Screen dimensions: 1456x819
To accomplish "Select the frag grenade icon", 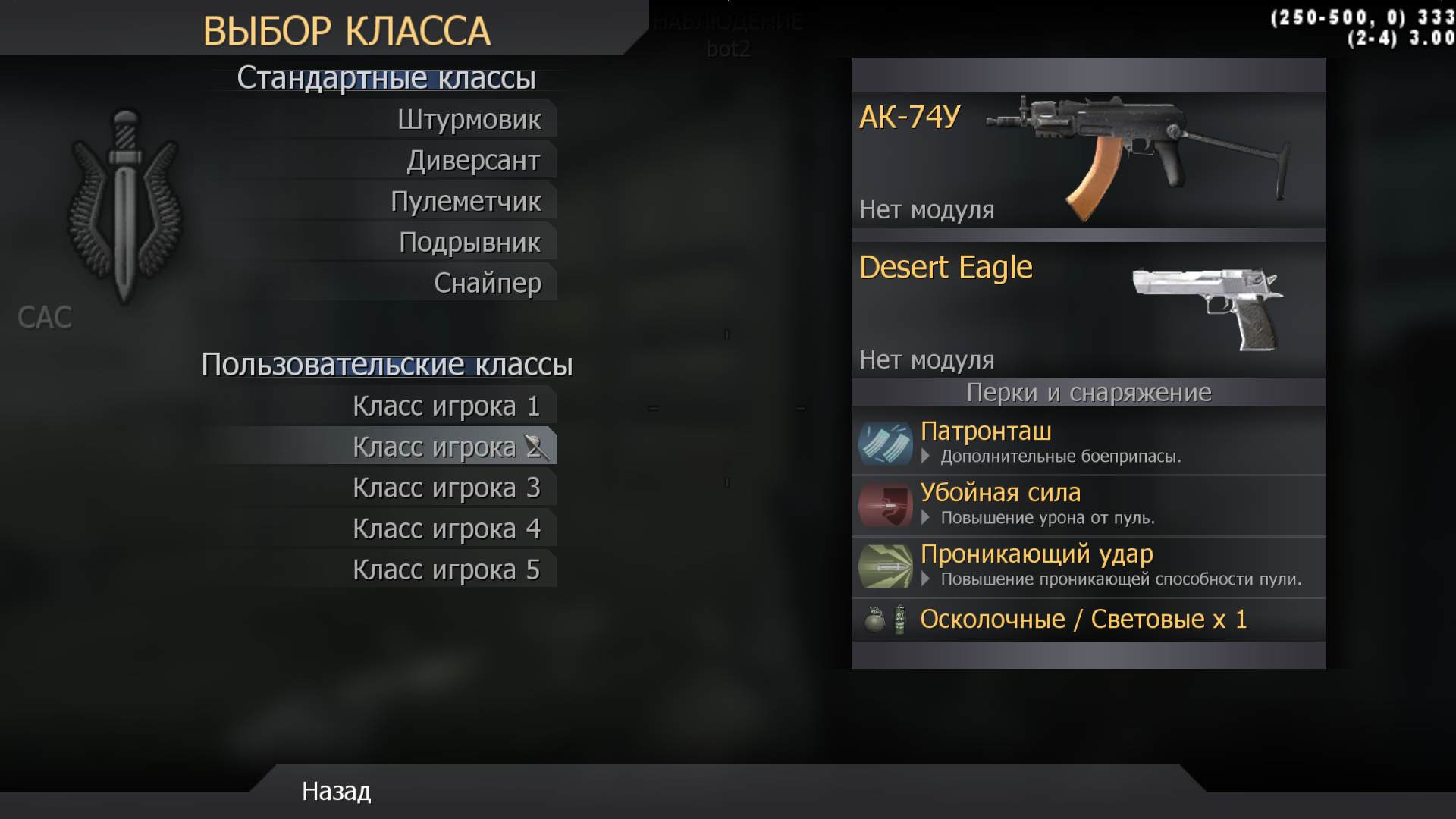I will tap(874, 619).
